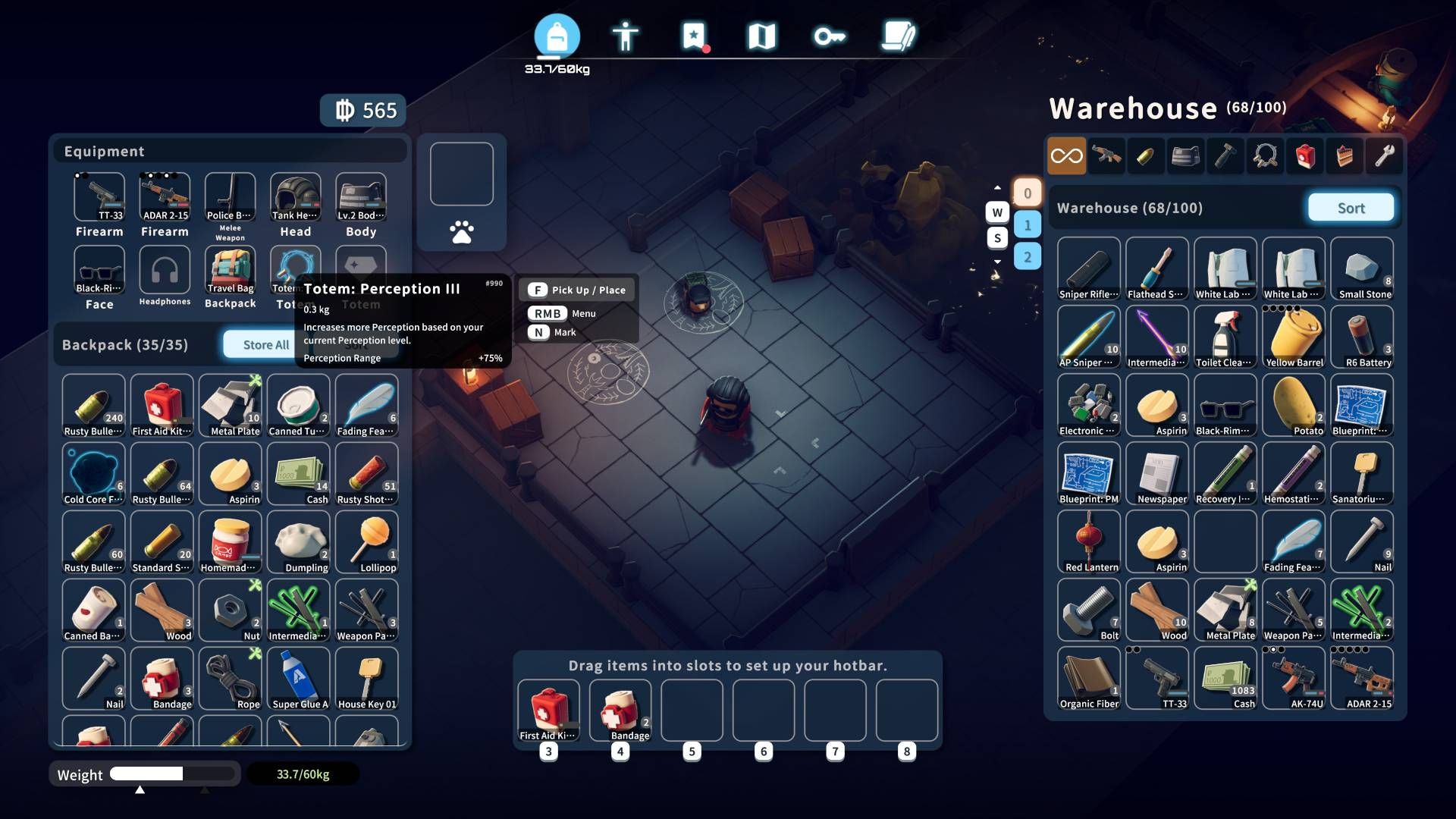1456x819 pixels.
Task: Select the Dumpling backpack item
Action: (299, 543)
